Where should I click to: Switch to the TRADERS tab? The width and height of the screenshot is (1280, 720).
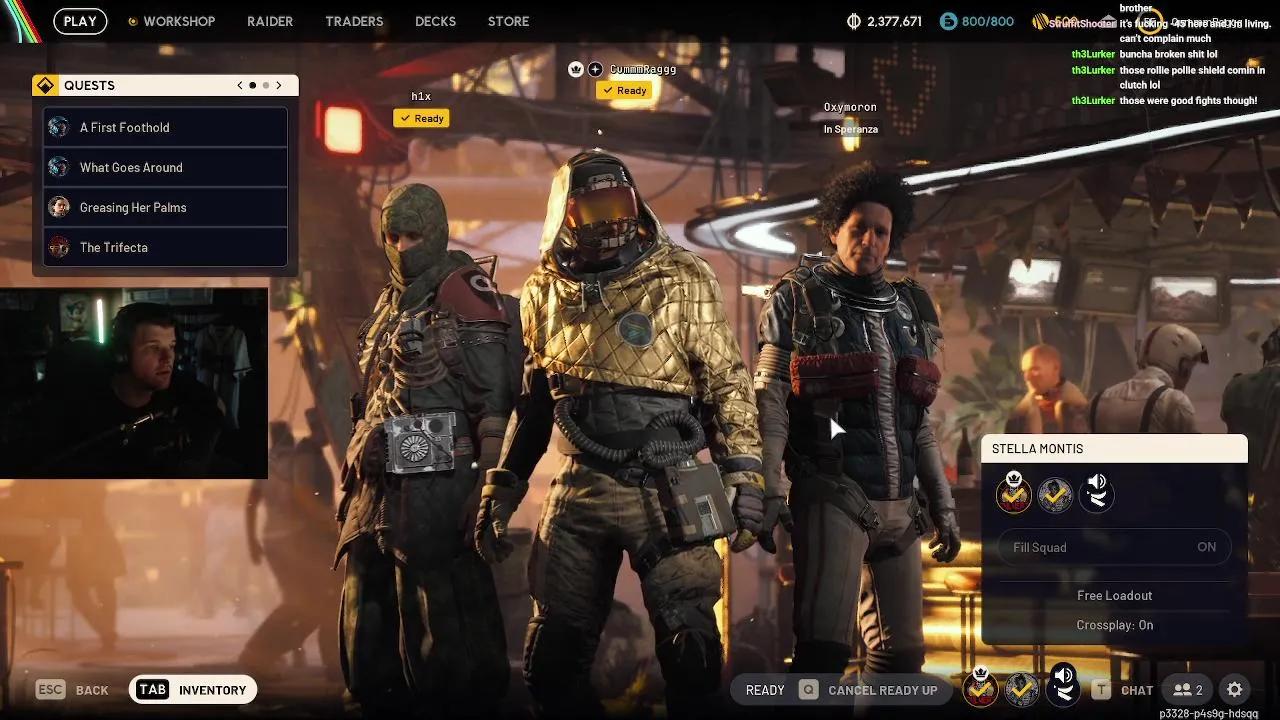tap(353, 21)
